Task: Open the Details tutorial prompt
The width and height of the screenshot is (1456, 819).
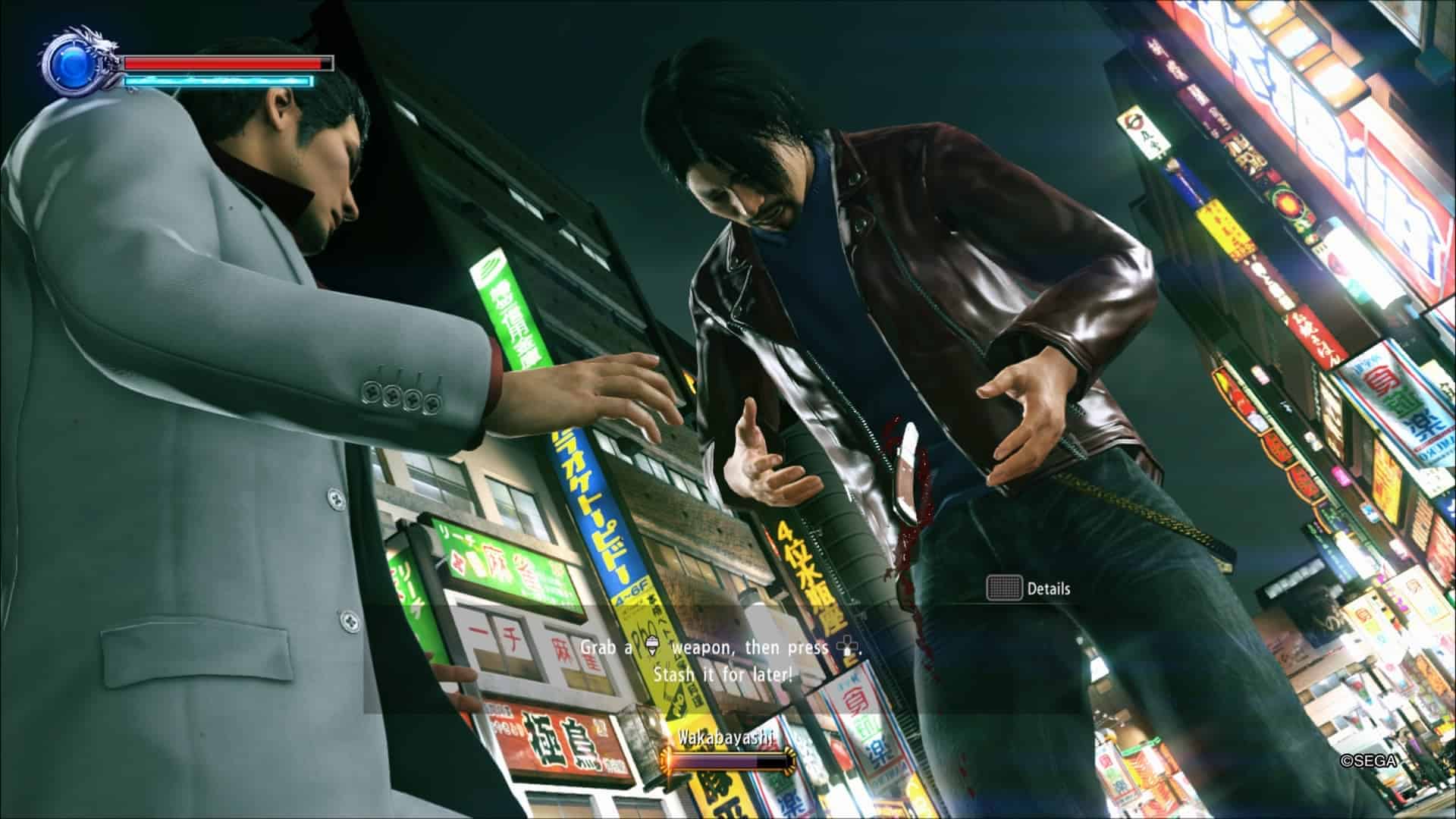Action: (x=1029, y=588)
